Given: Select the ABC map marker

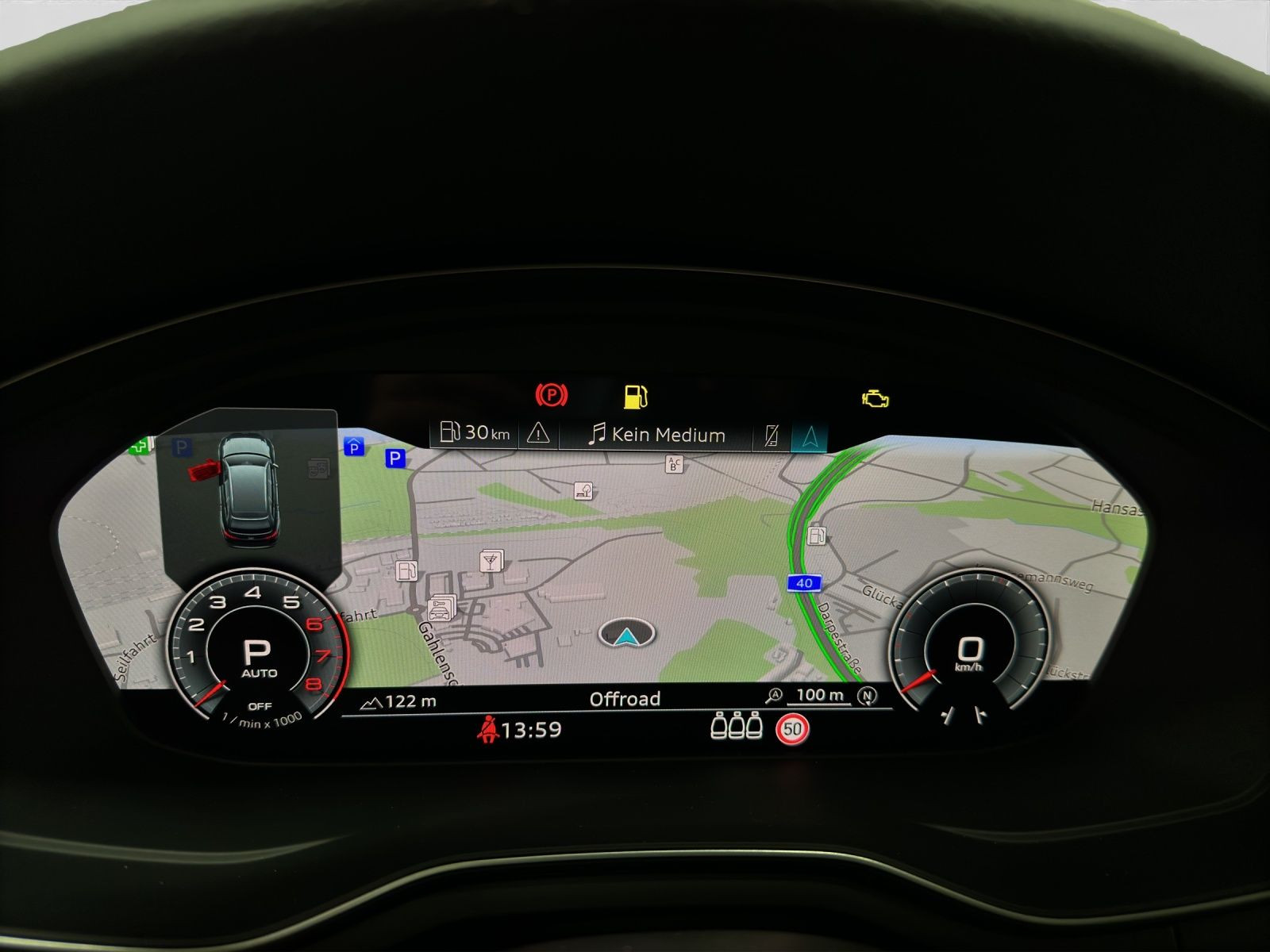Looking at the screenshot, I should 674,464.
